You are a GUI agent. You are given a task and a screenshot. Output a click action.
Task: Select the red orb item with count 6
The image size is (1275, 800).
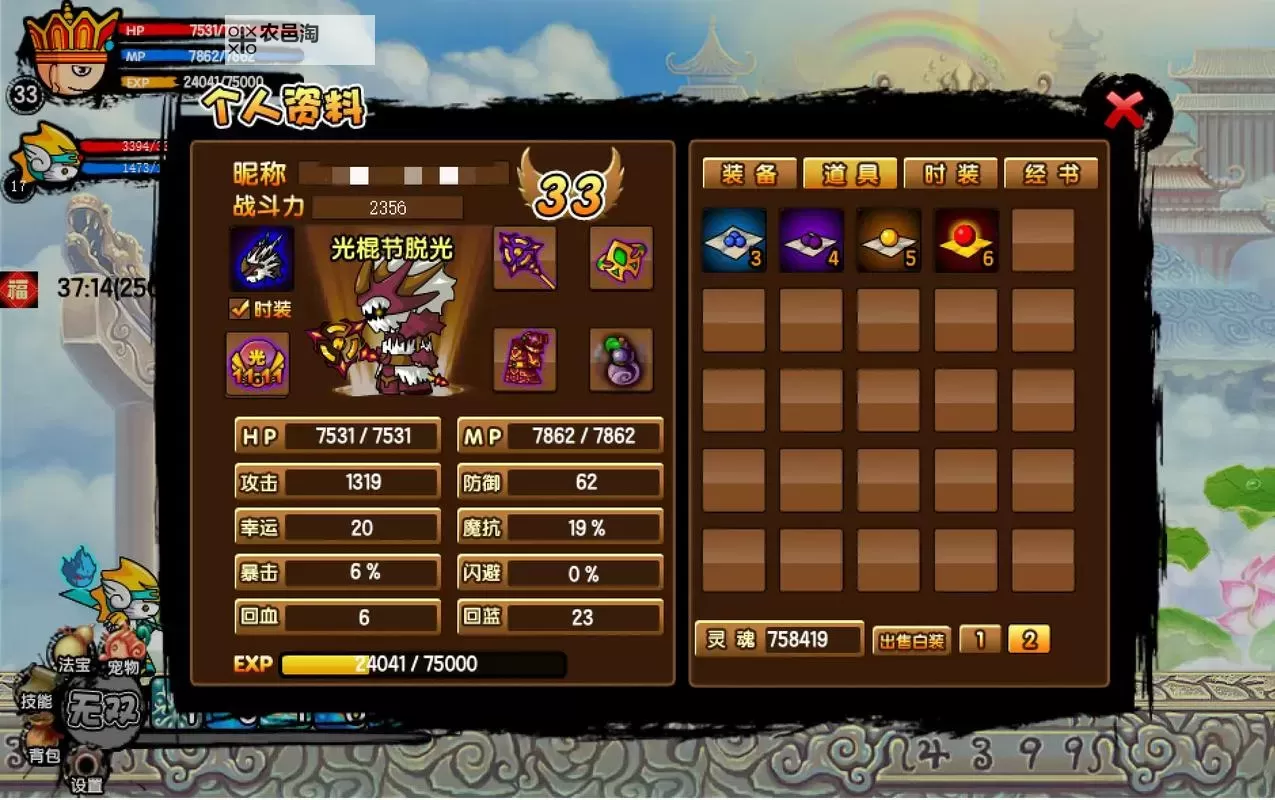click(x=966, y=240)
